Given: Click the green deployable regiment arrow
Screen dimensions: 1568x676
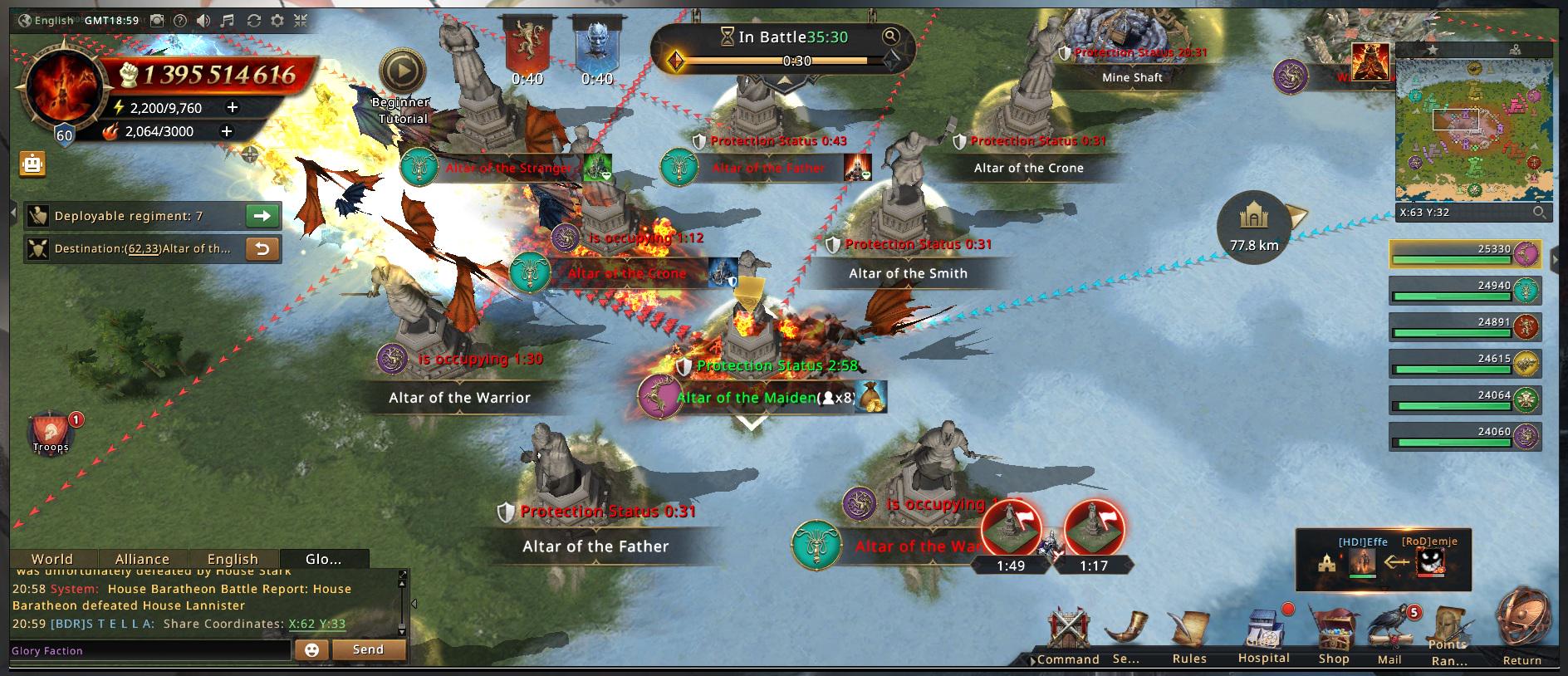Looking at the screenshot, I should (x=262, y=216).
